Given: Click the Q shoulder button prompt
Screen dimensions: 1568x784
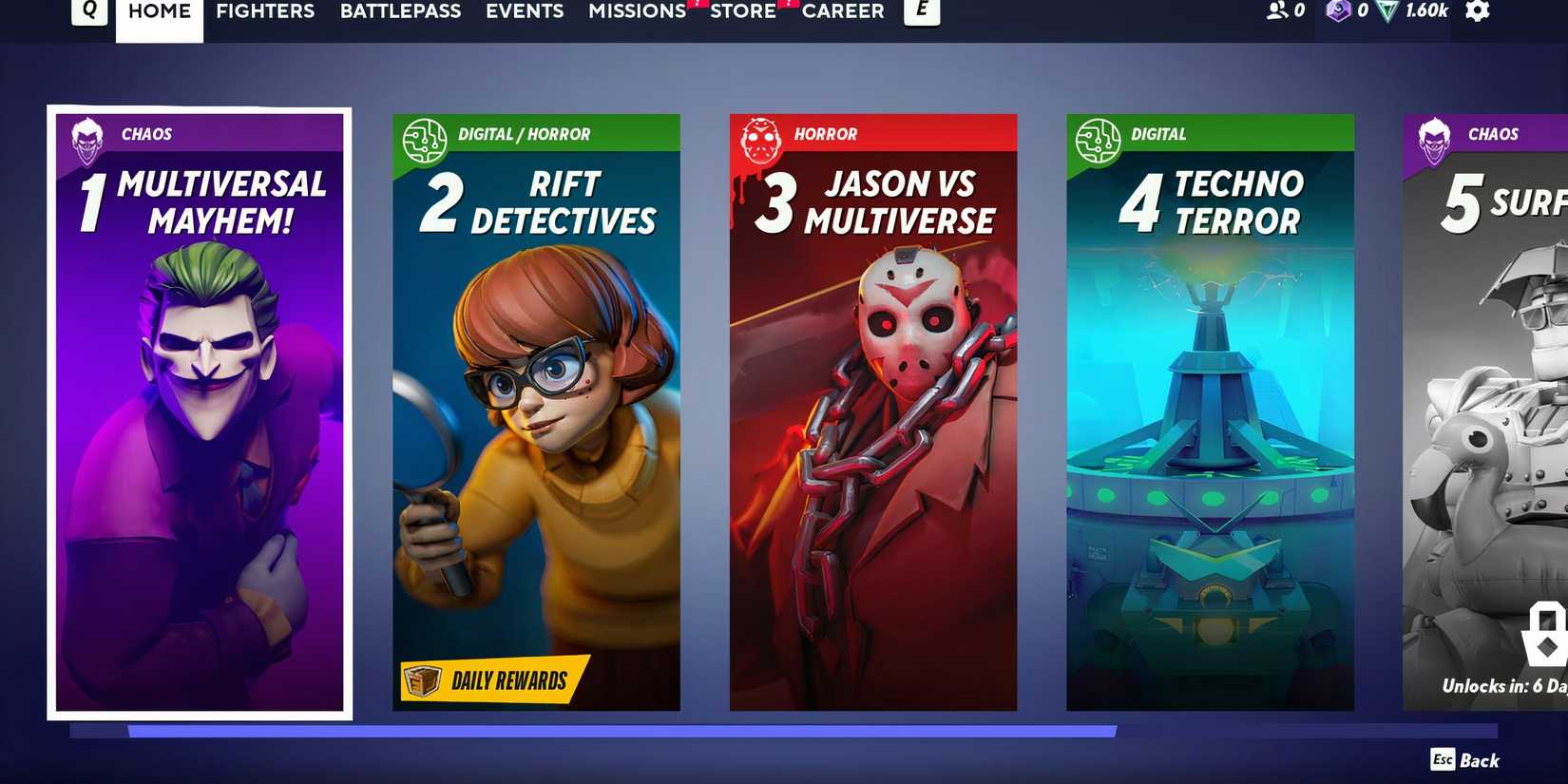Looking at the screenshot, I should click(90, 10).
